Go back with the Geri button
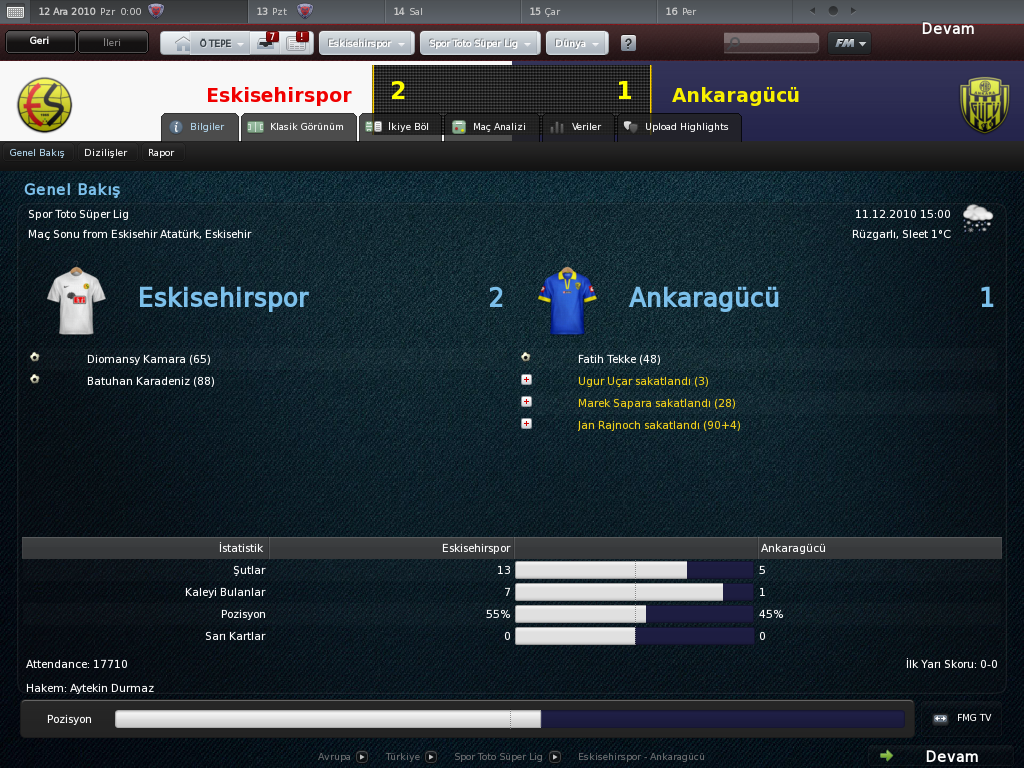 coord(40,43)
